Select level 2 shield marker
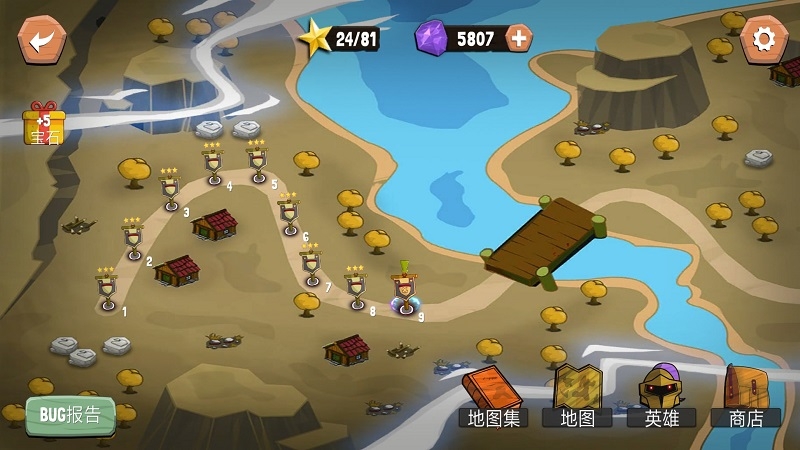The height and width of the screenshot is (450, 800). pyautogui.click(x=133, y=240)
